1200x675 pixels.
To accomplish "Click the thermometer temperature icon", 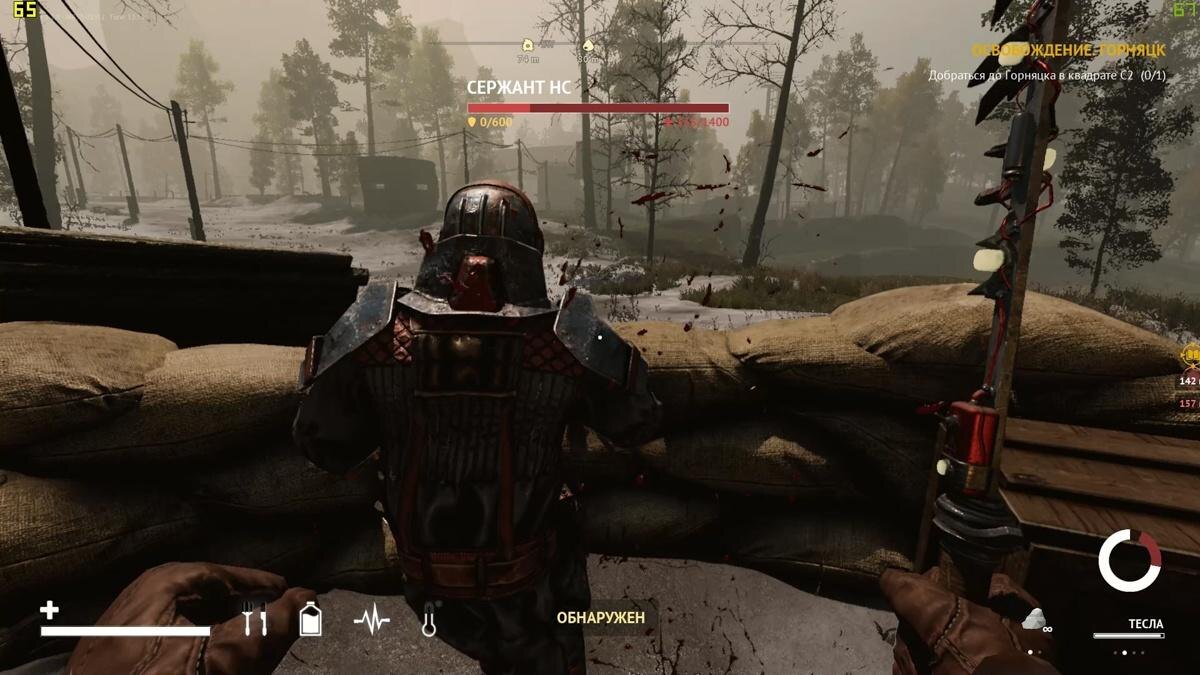I will (430, 620).
